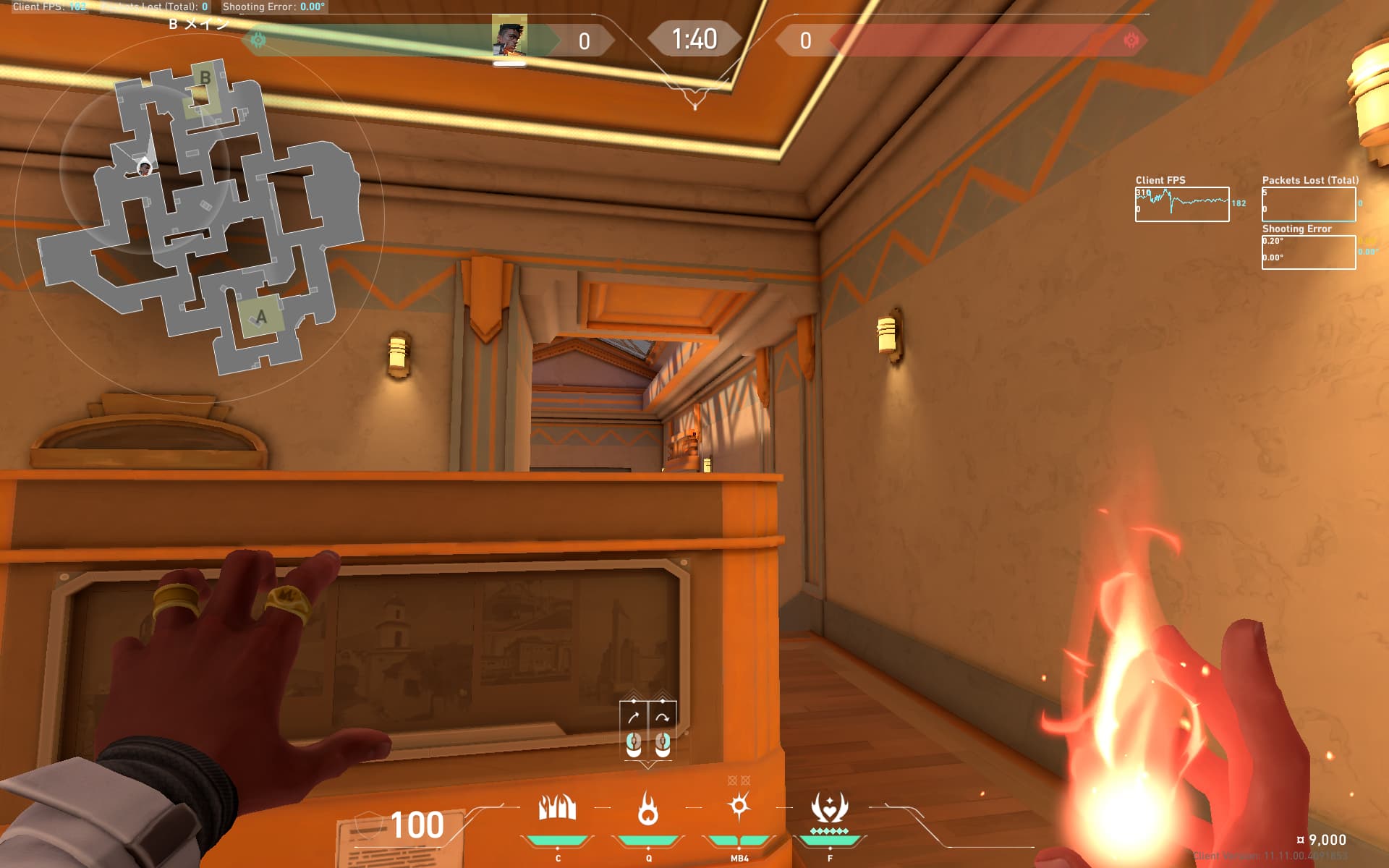Select the Blaze wall ability icon
Image resolution: width=1389 pixels, height=868 pixels.
click(557, 808)
